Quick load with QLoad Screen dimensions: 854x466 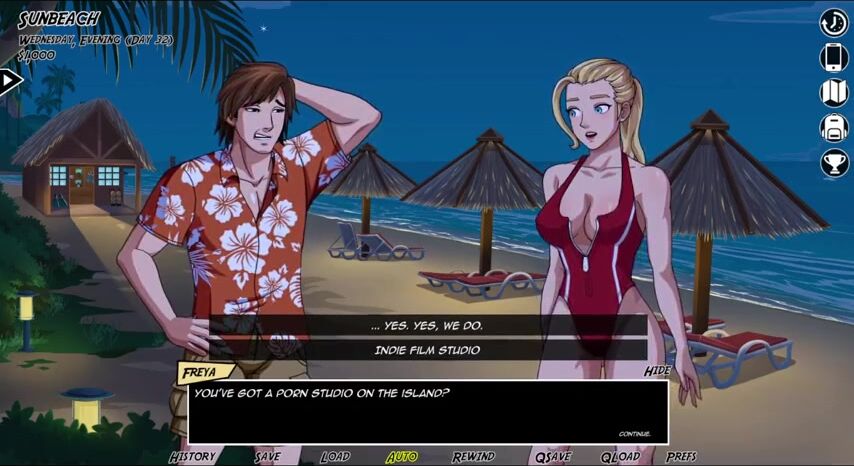620,456
